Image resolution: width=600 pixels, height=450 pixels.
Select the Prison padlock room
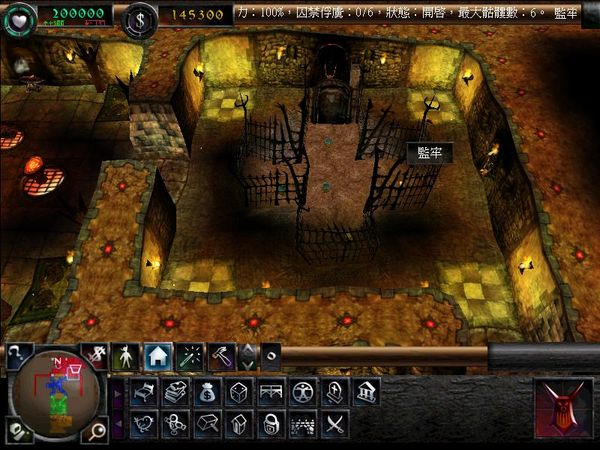click(270, 424)
